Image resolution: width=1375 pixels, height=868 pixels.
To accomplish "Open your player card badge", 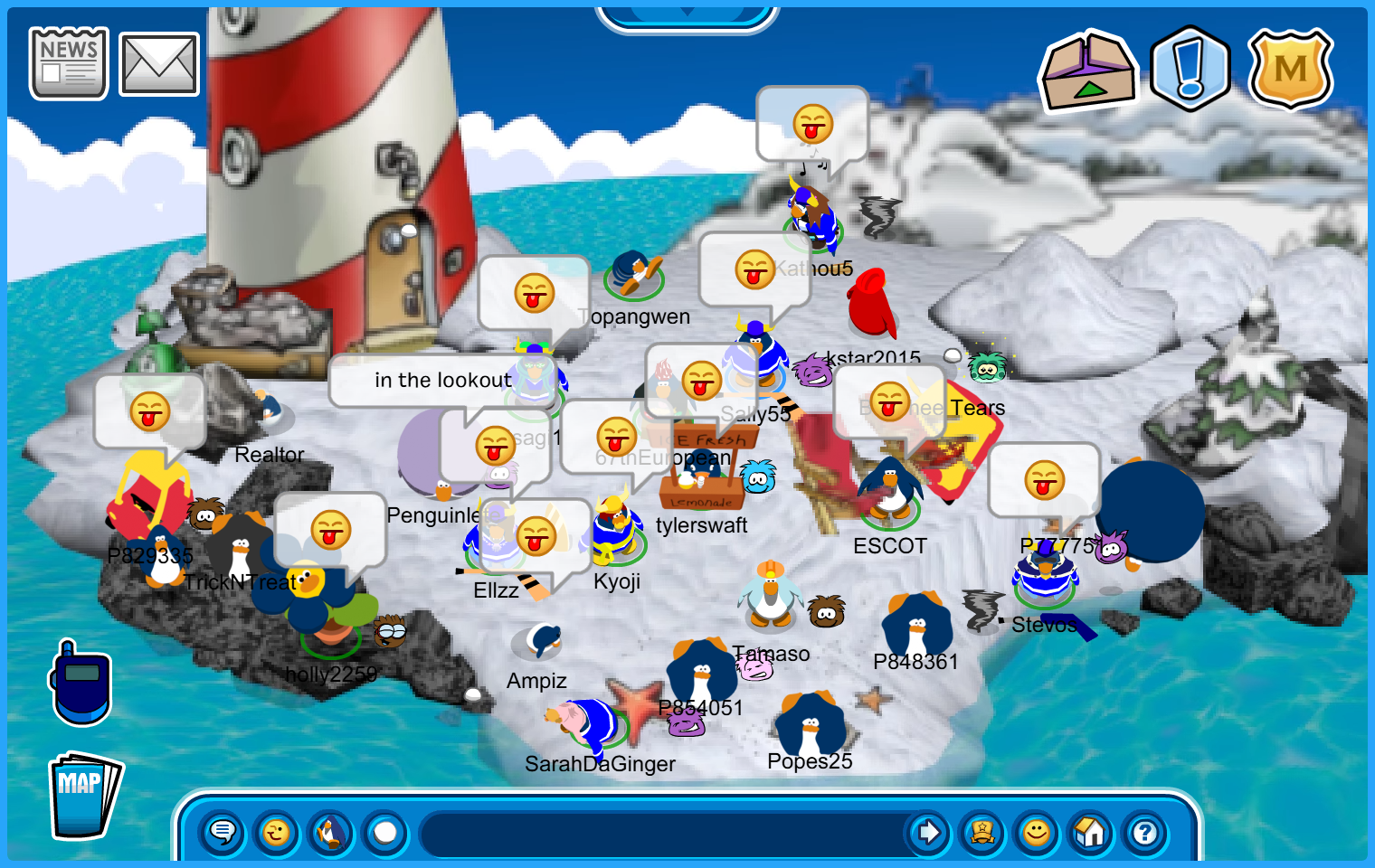I will tap(982, 832).
